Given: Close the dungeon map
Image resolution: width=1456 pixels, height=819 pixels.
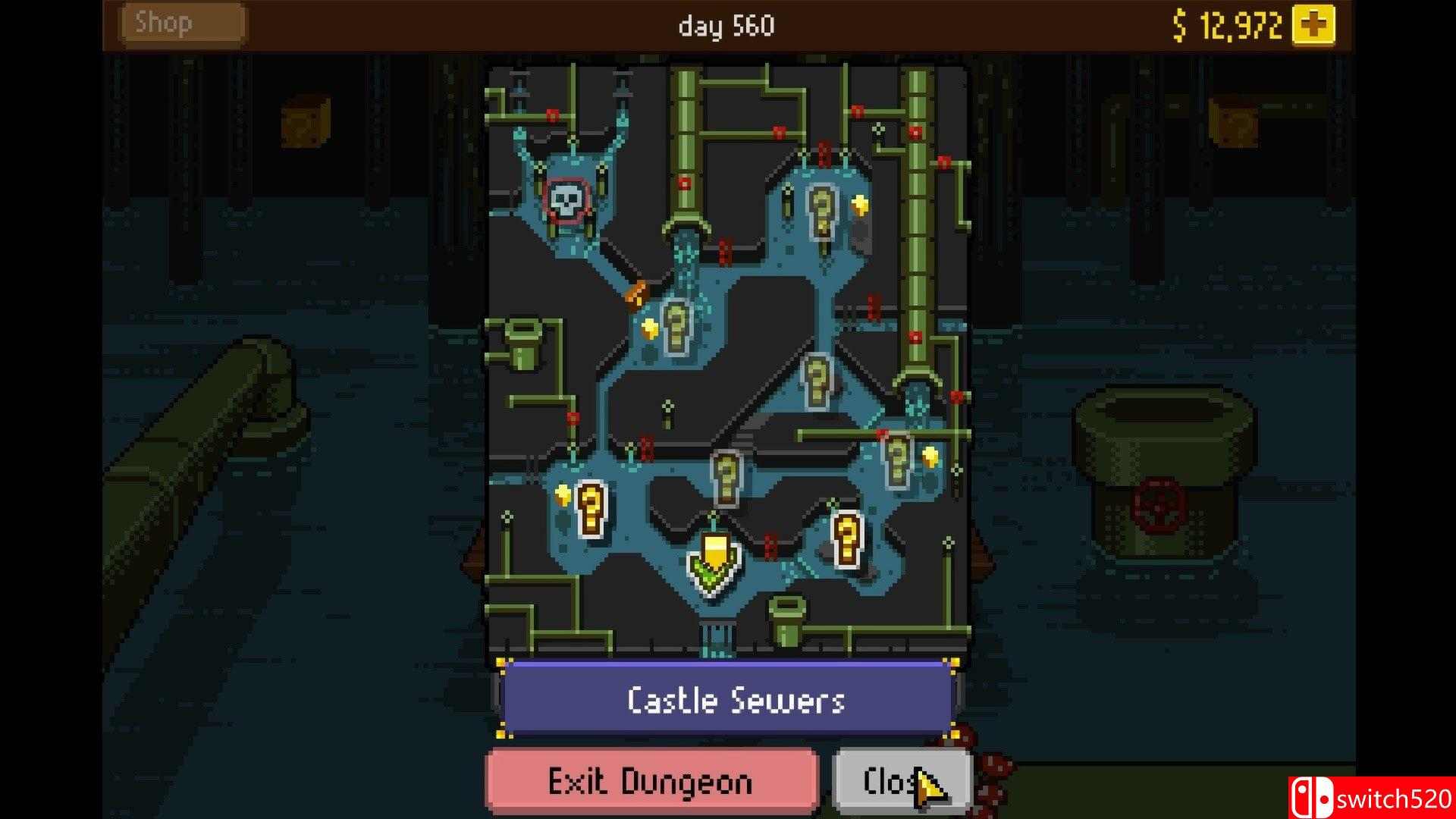Looking at the screenshot, I should coord(901,781).
